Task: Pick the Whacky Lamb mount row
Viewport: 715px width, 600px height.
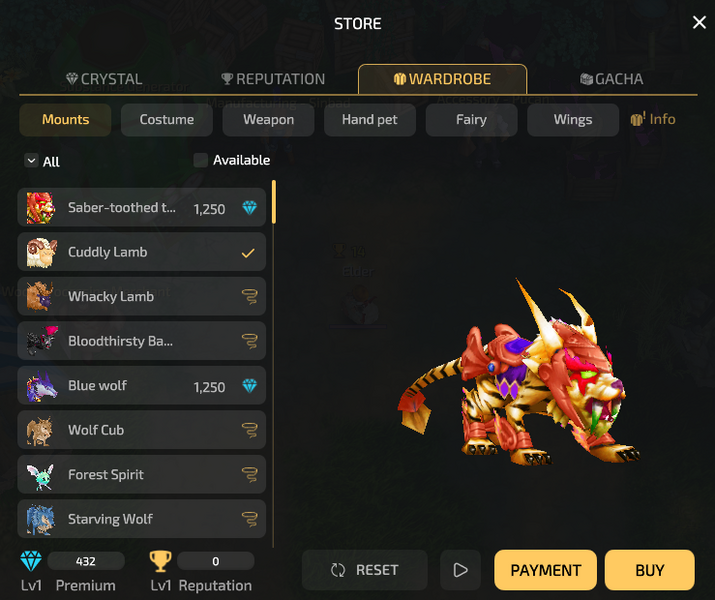Action: [x=142, y=297]
